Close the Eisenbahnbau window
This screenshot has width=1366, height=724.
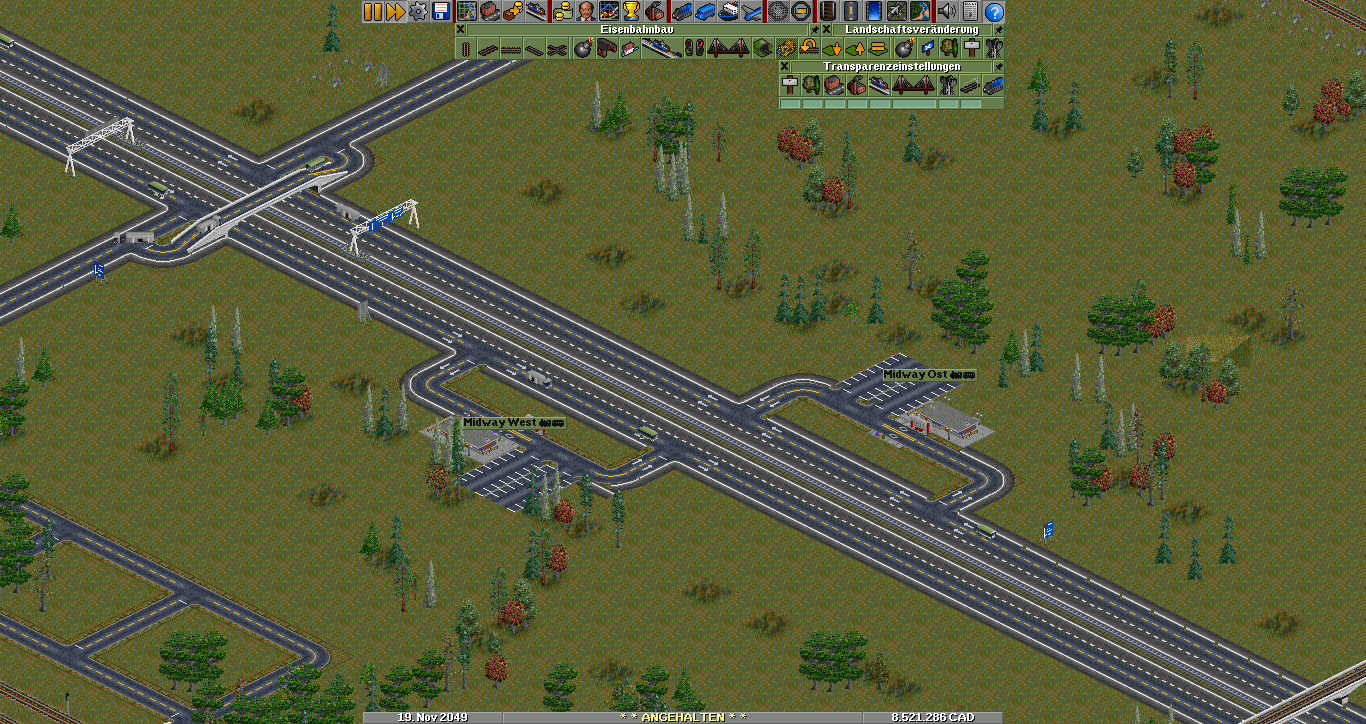click(460, 30)
